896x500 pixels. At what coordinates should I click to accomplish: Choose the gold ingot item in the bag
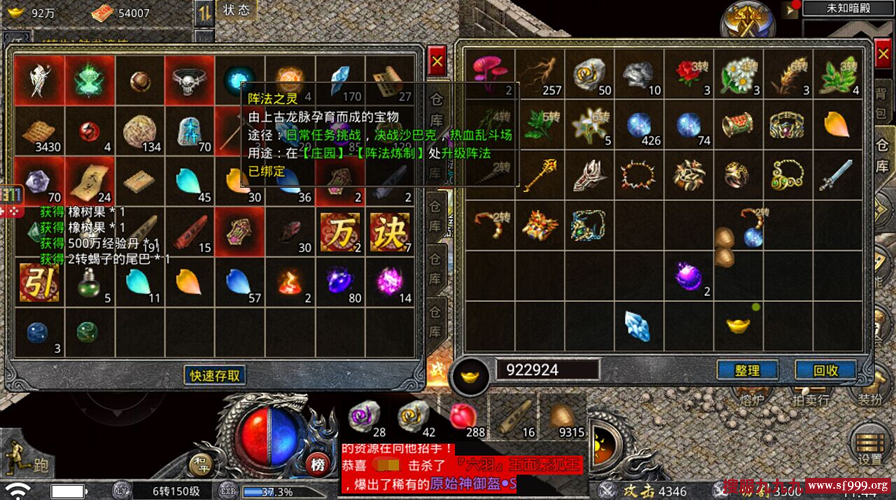coord(737,324)
